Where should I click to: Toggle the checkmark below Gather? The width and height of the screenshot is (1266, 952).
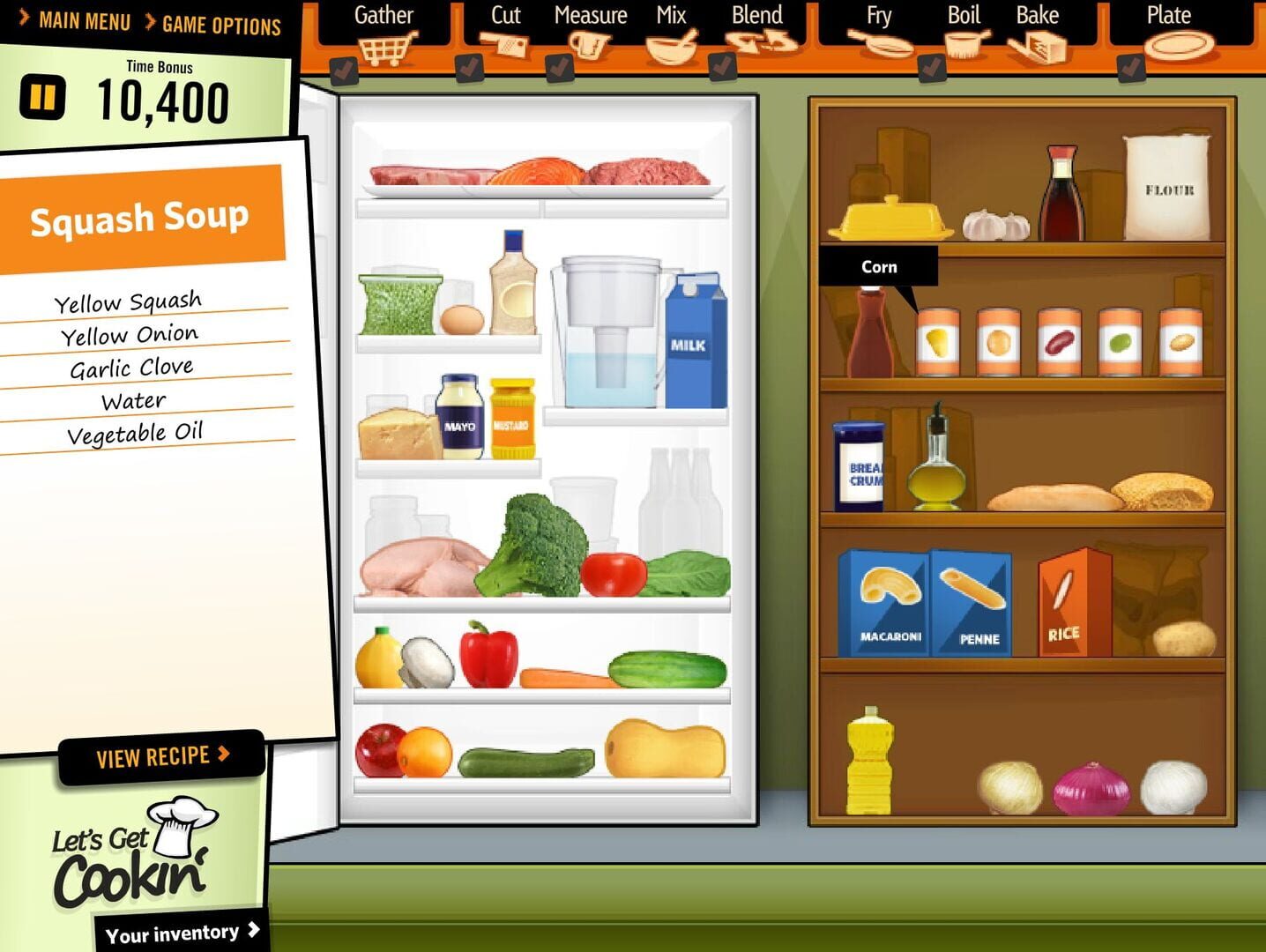[344, 69]
